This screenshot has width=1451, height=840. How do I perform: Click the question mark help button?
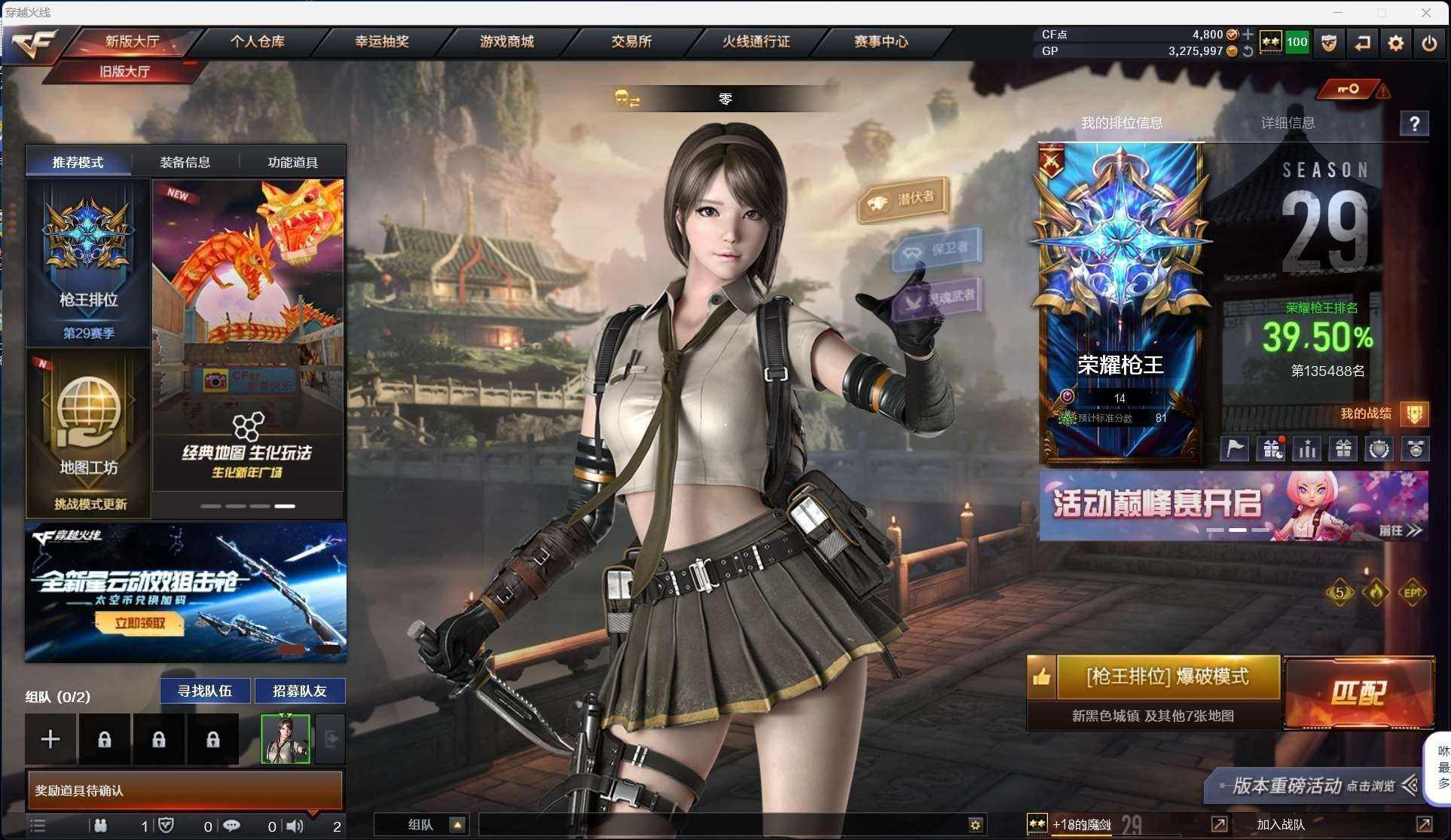[x=1414, y=124]
